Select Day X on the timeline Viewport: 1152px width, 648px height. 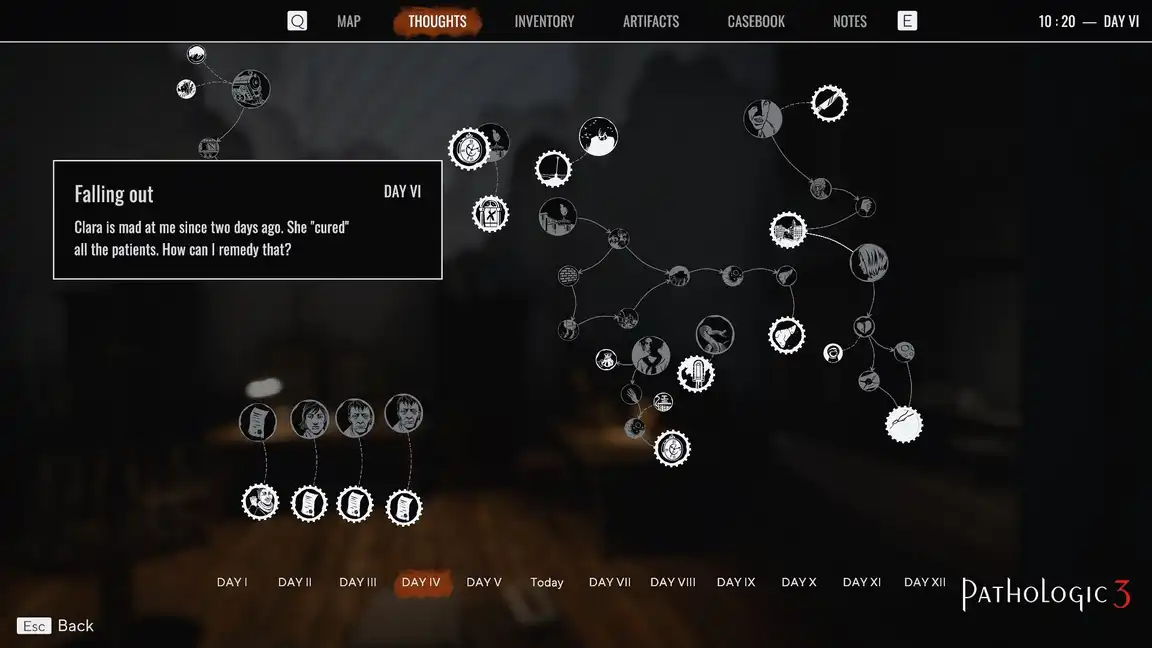(x=799, y=582)
